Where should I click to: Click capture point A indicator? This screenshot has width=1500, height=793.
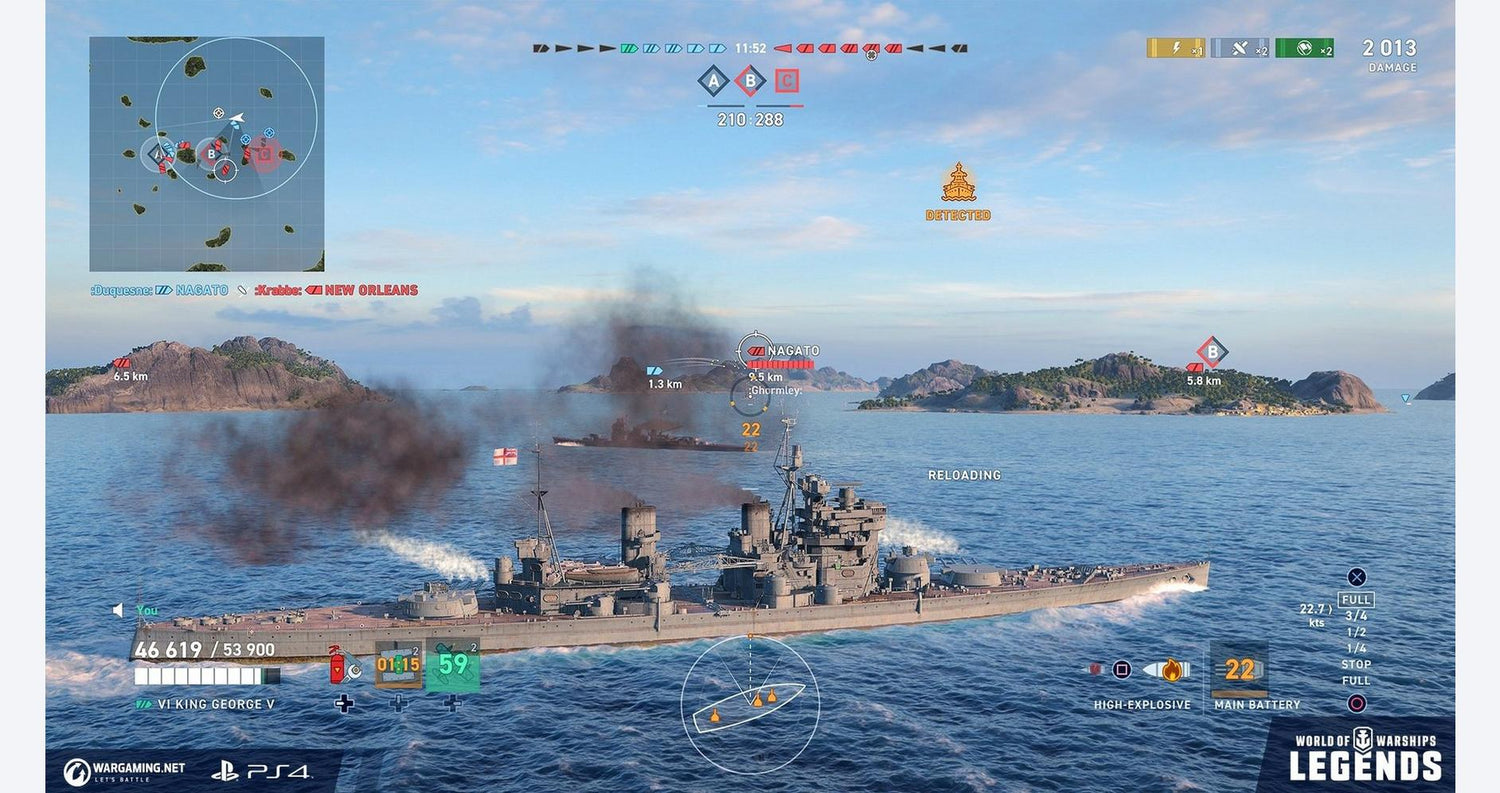point(713,80)
